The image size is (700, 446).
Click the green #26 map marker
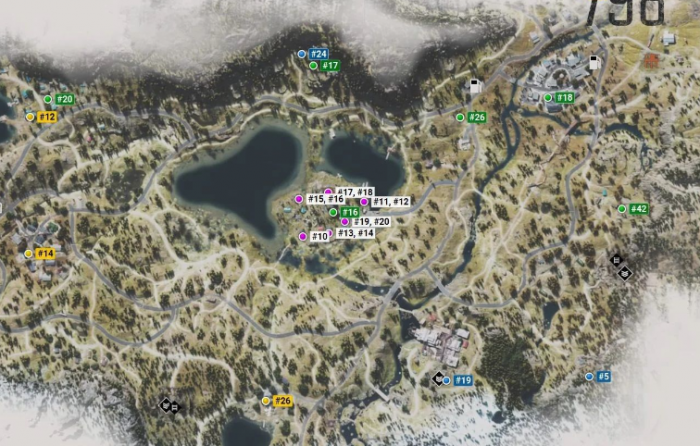coord(460,117)
